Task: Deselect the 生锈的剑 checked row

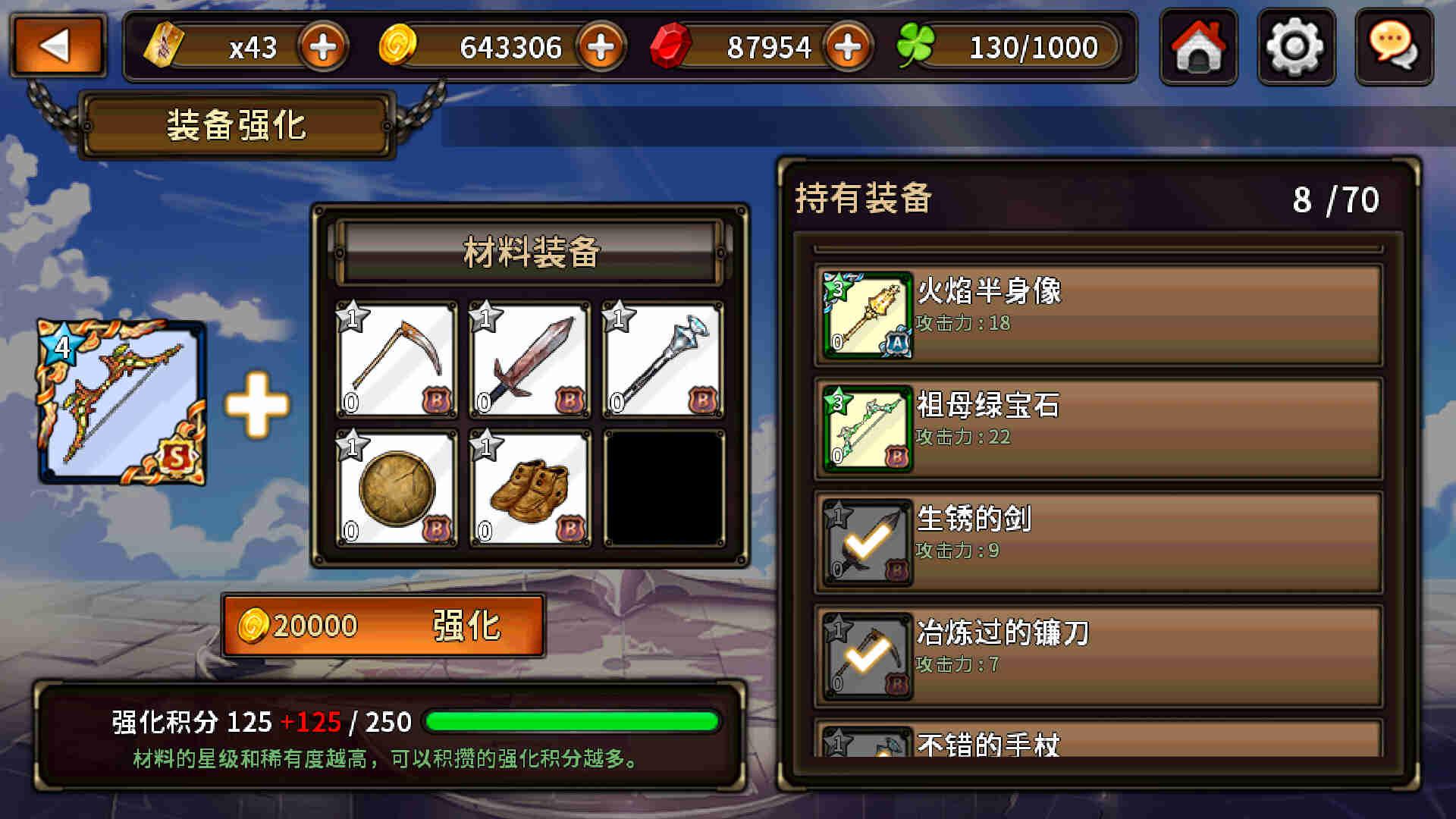Action: click(x=1098, y=542)
